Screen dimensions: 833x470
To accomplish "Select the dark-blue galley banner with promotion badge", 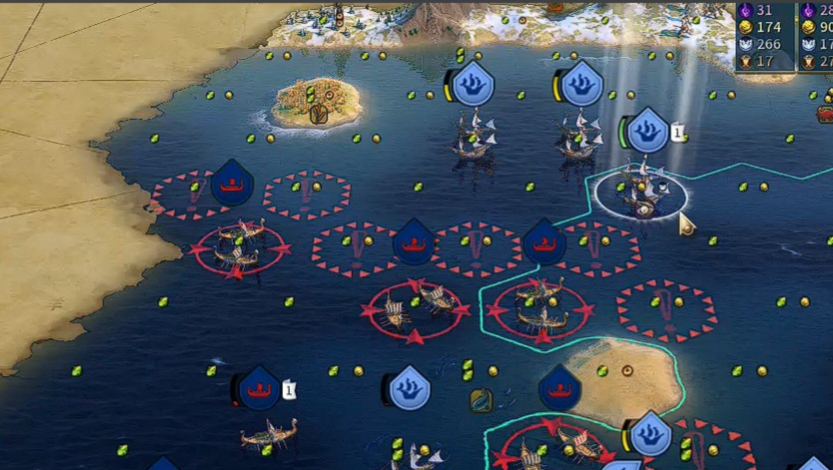I will 260,388.
